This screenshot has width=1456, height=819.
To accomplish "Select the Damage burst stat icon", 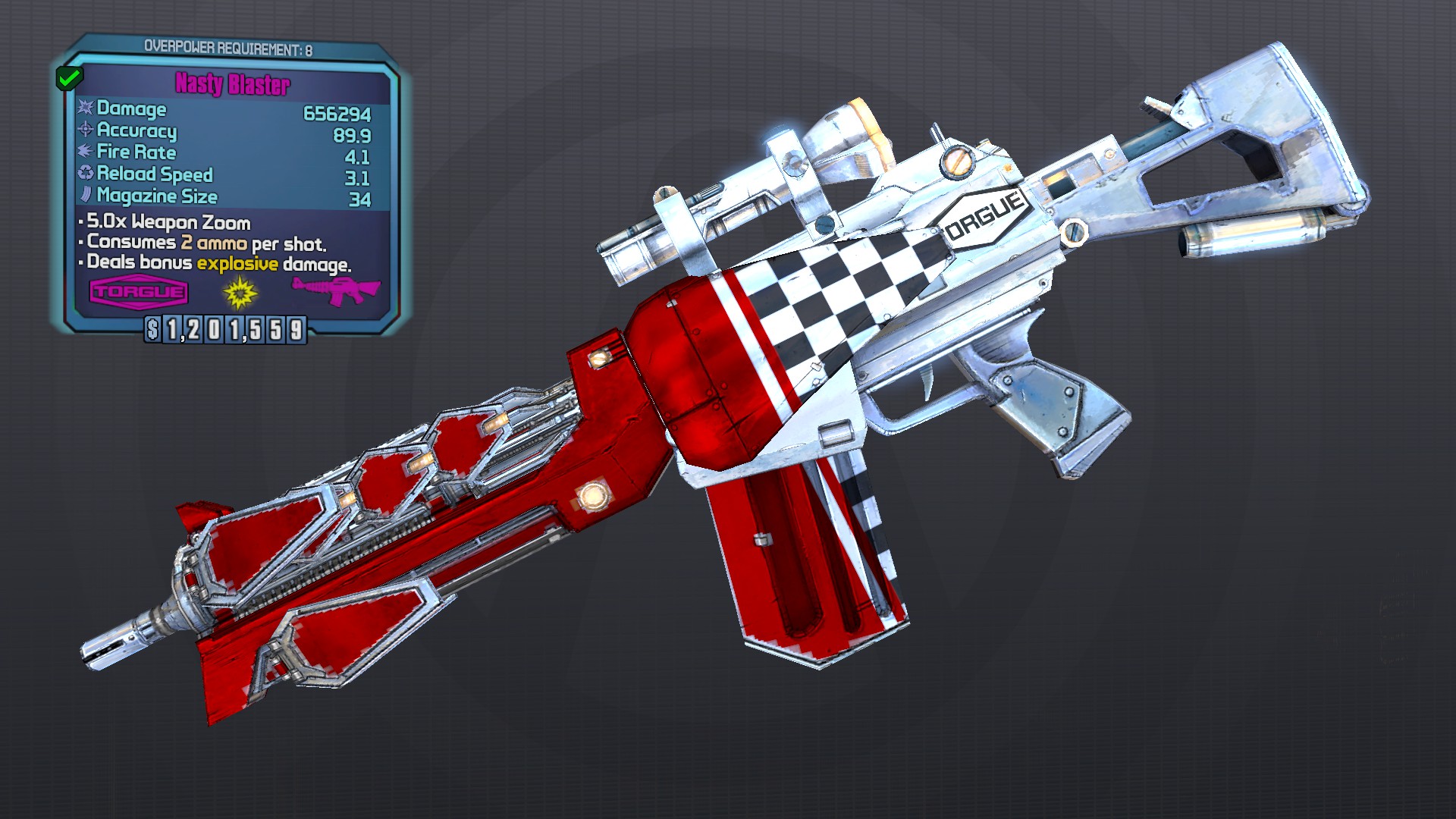I will (85, 109).
